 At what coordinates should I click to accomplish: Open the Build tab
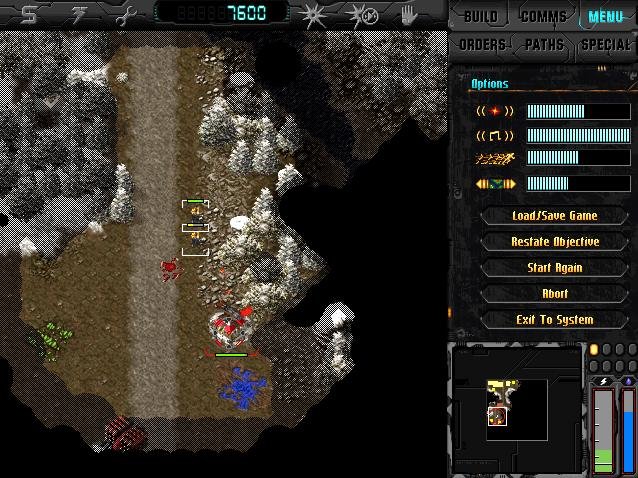(479, 17)
